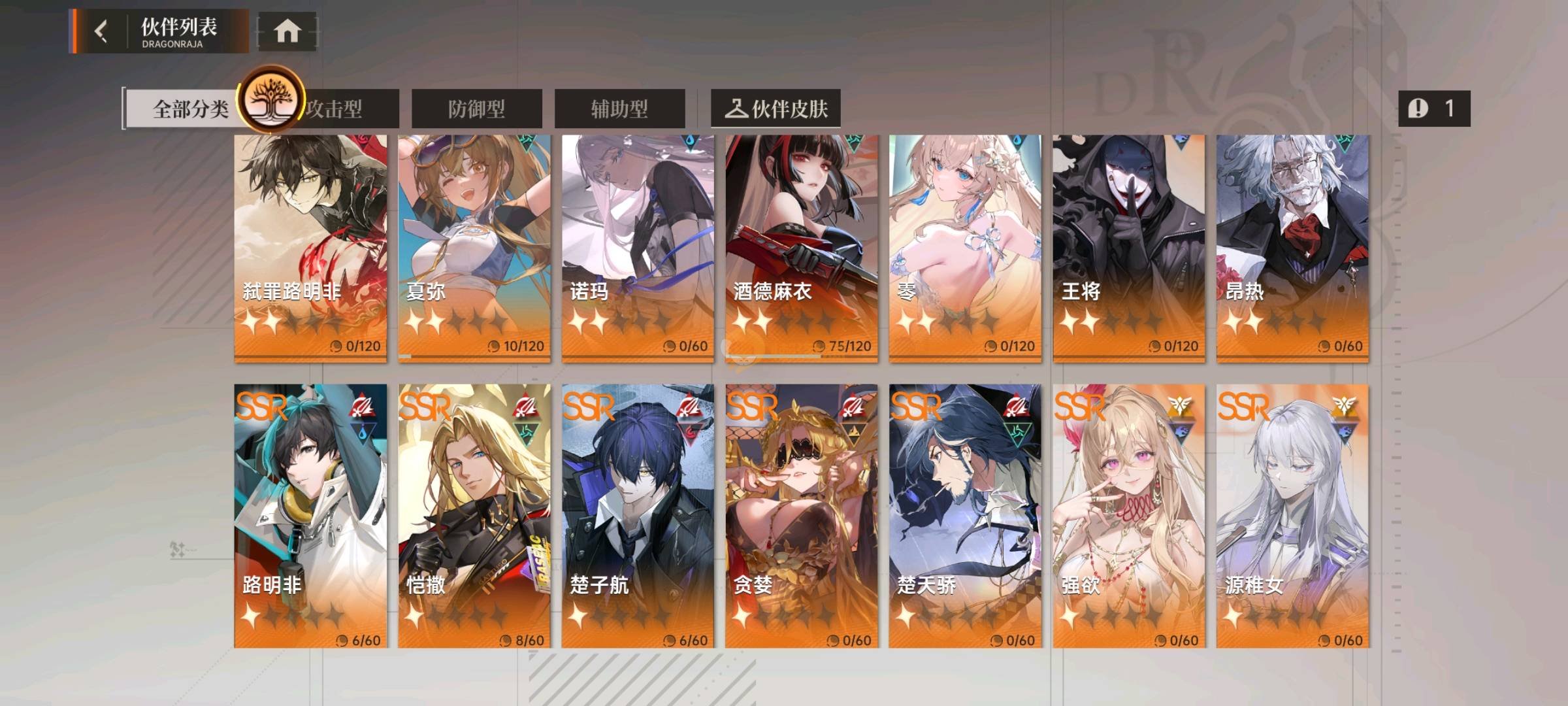Switch to the 攻击型 tab
Viewport: 1568px width, 706px height.
pyautogui.click(x=346, y=109)
